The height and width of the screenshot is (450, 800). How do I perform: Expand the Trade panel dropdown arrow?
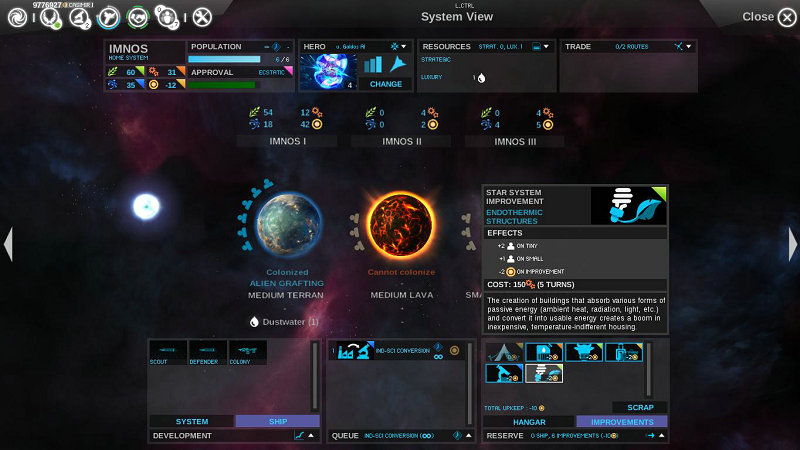point(689,47)
